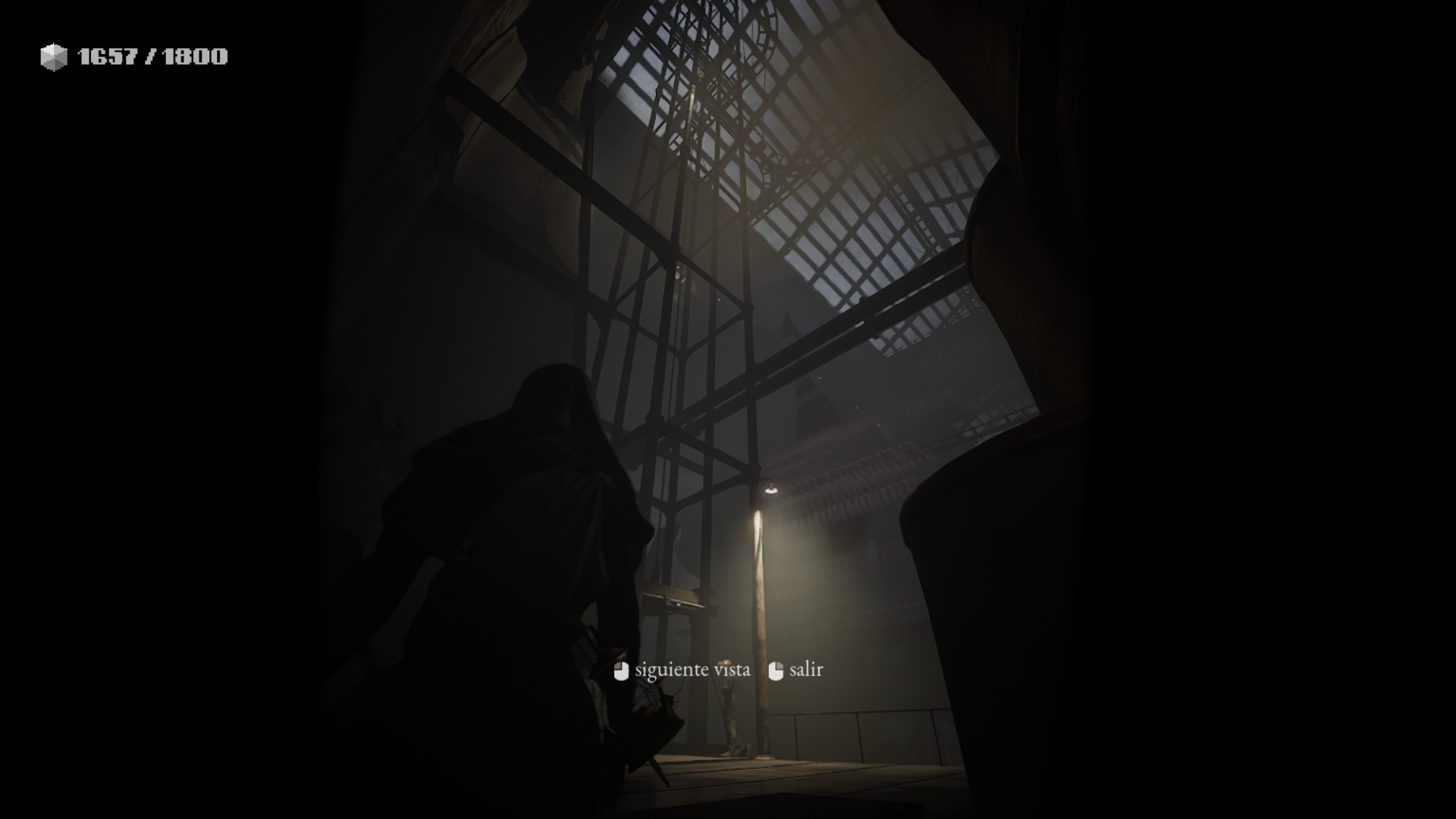Click the glowing lamp on the wooden post
This screenshot has height=819, width=1456.
tap(771, 493)
